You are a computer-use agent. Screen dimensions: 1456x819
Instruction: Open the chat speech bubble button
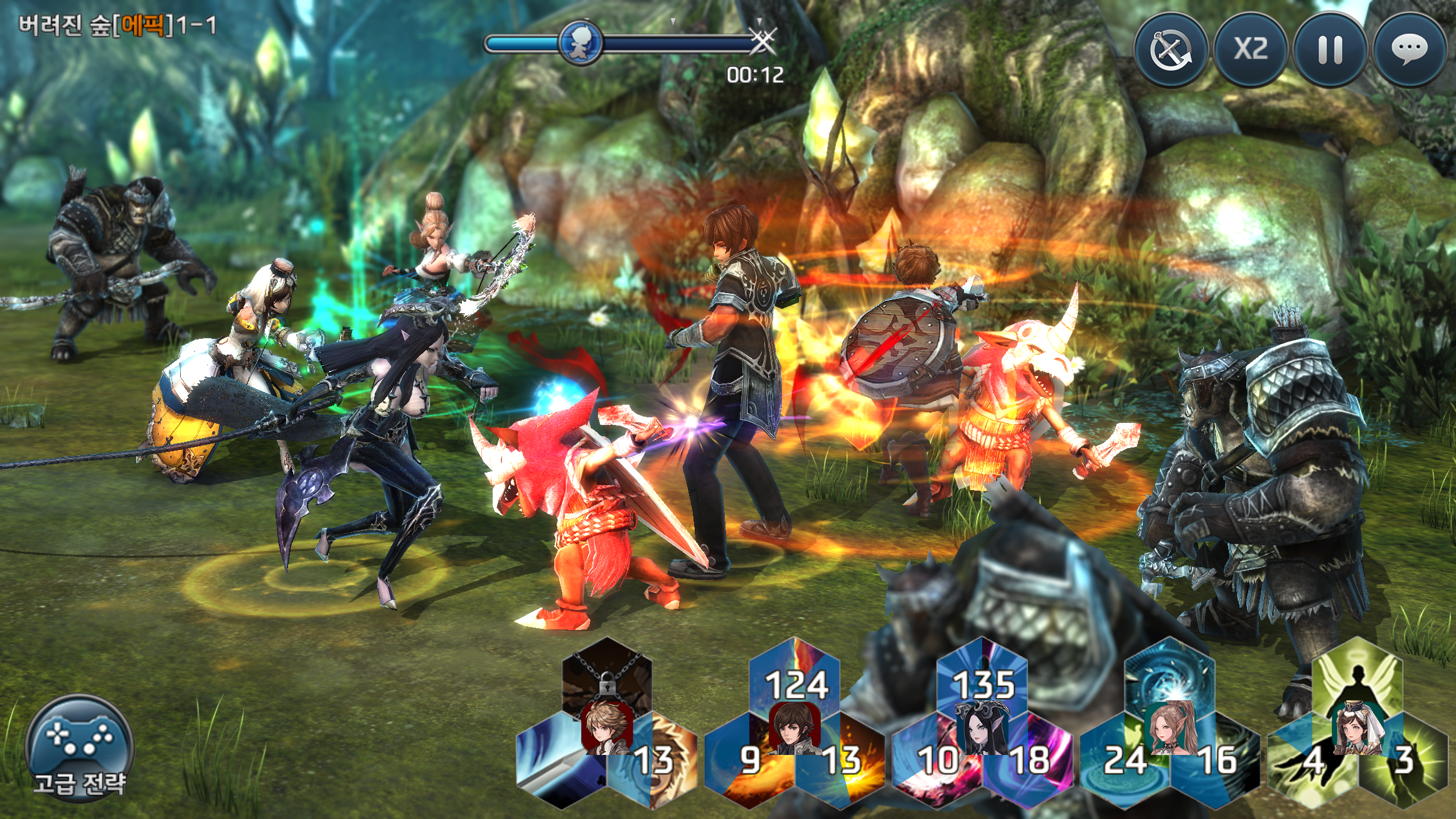[1410, 50]
